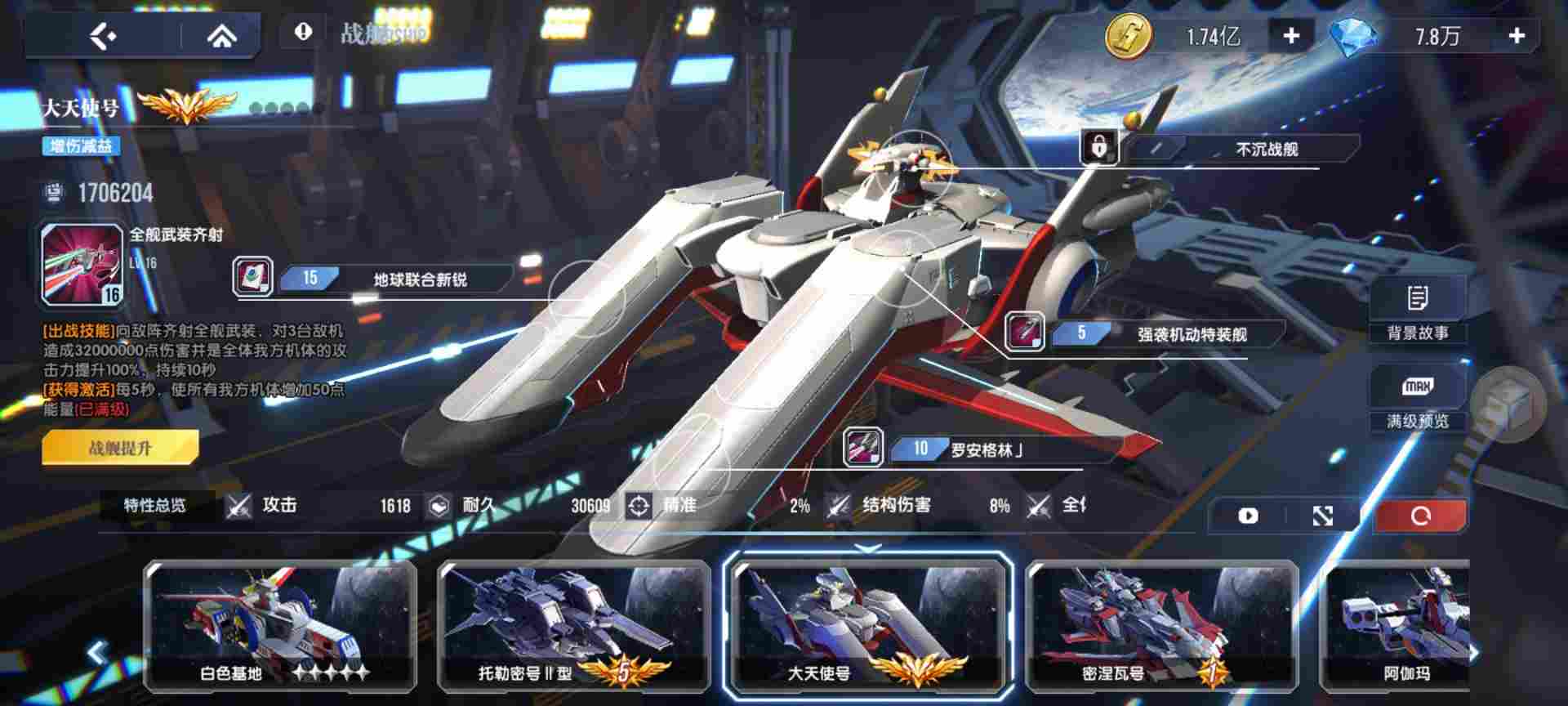Open the 罗安格林 equipment icon
Image resolution: width=1568 pixels, height=706 pixels.
(863, 448)
